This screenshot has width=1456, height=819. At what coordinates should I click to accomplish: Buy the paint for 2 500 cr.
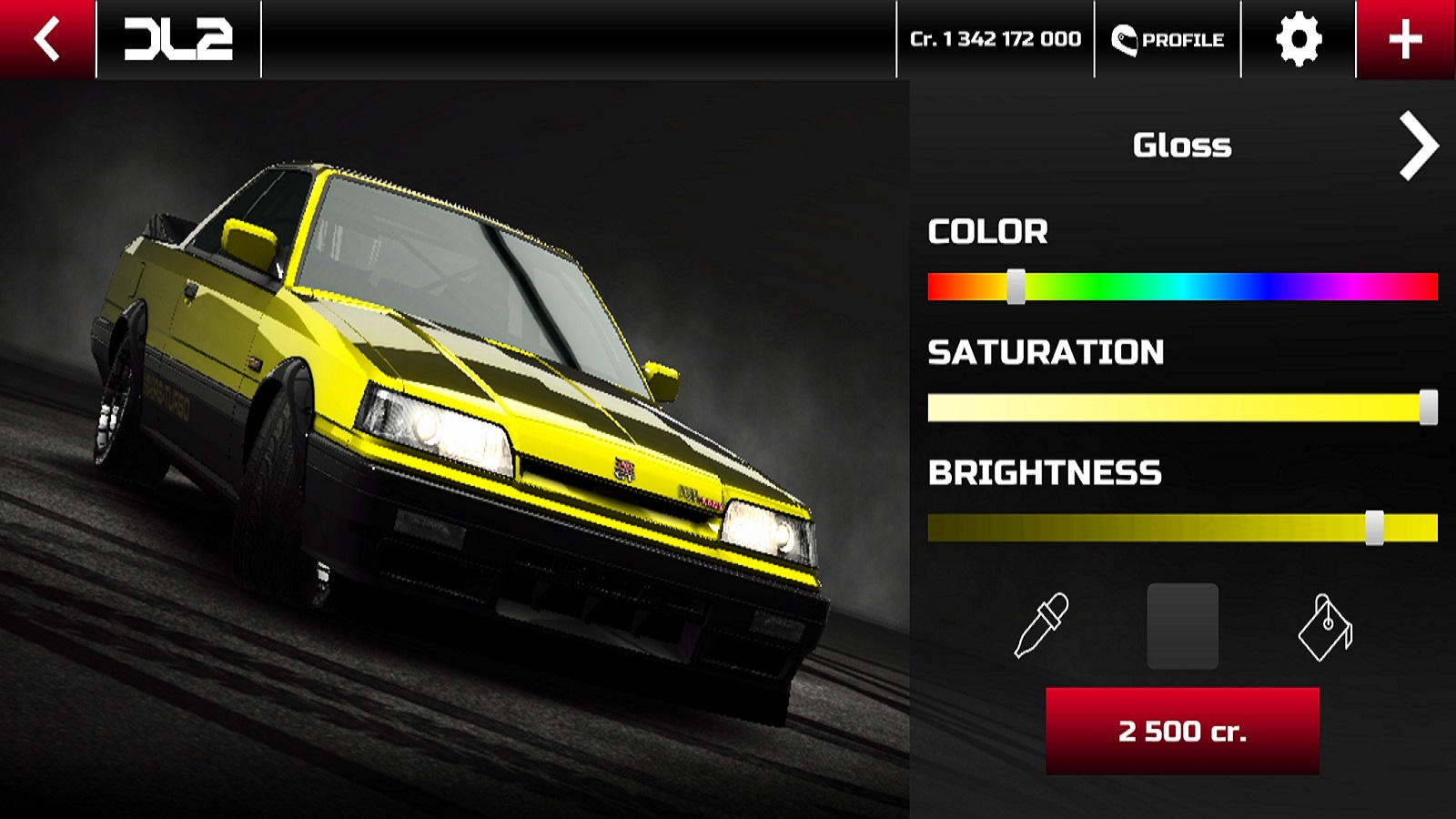(1182, 731)
